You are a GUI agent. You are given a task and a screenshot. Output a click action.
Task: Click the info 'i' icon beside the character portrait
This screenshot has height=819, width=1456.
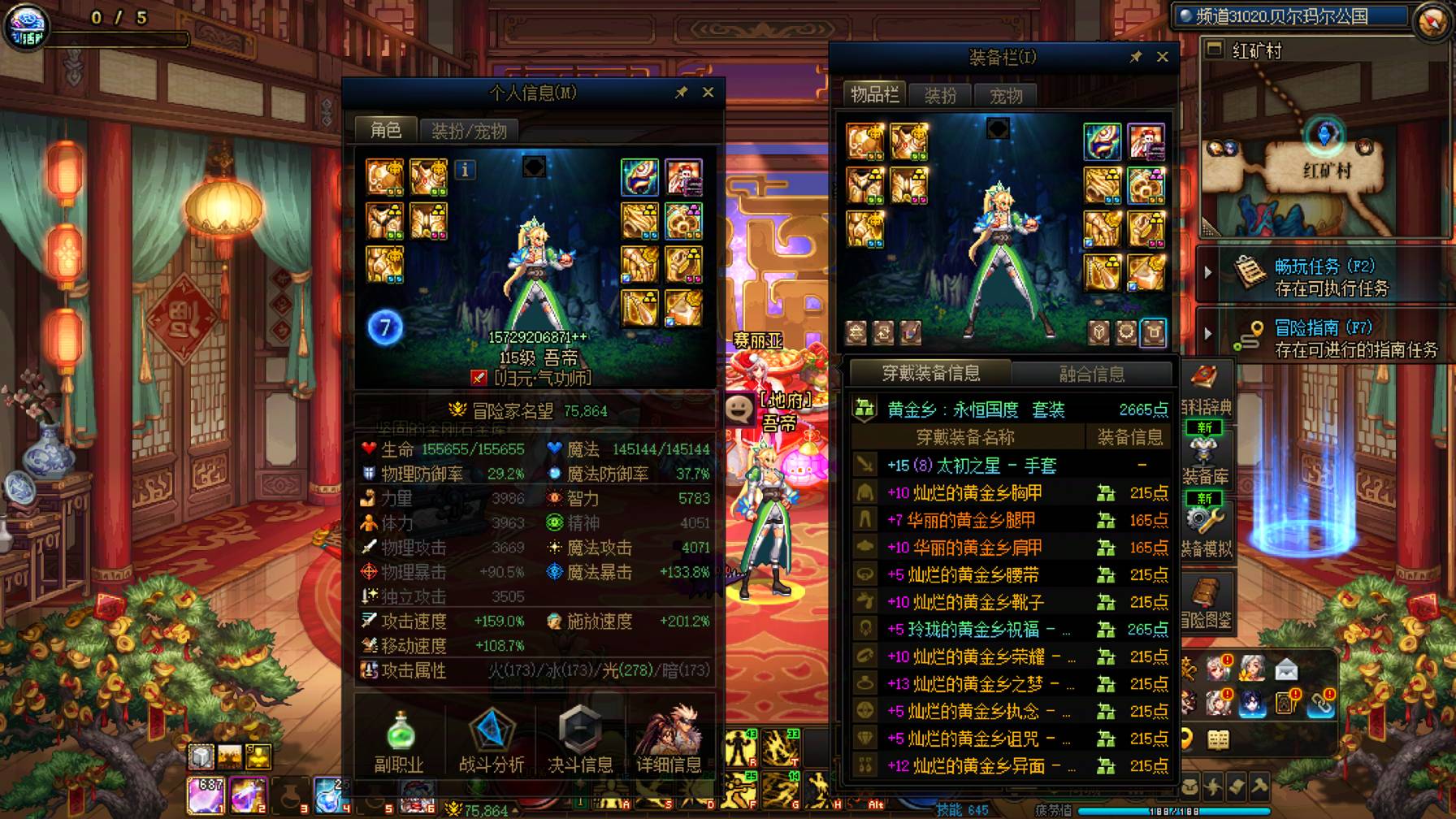464,171
